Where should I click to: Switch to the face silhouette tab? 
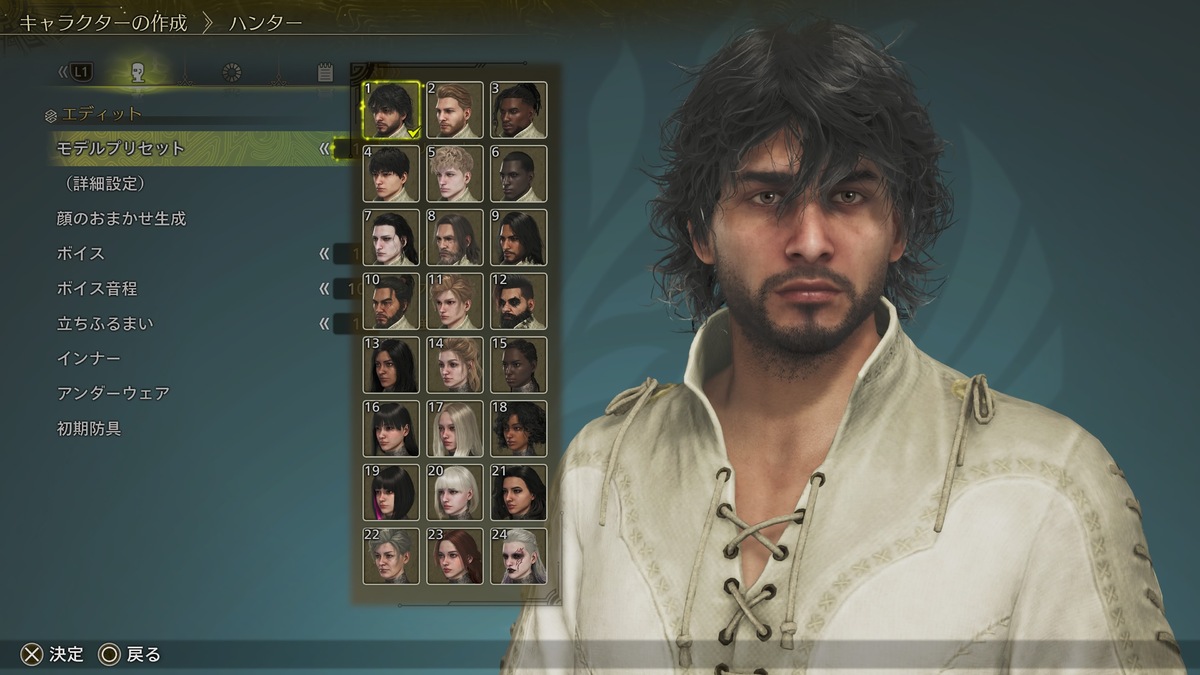pyautogui.click(x=139, y=72)
